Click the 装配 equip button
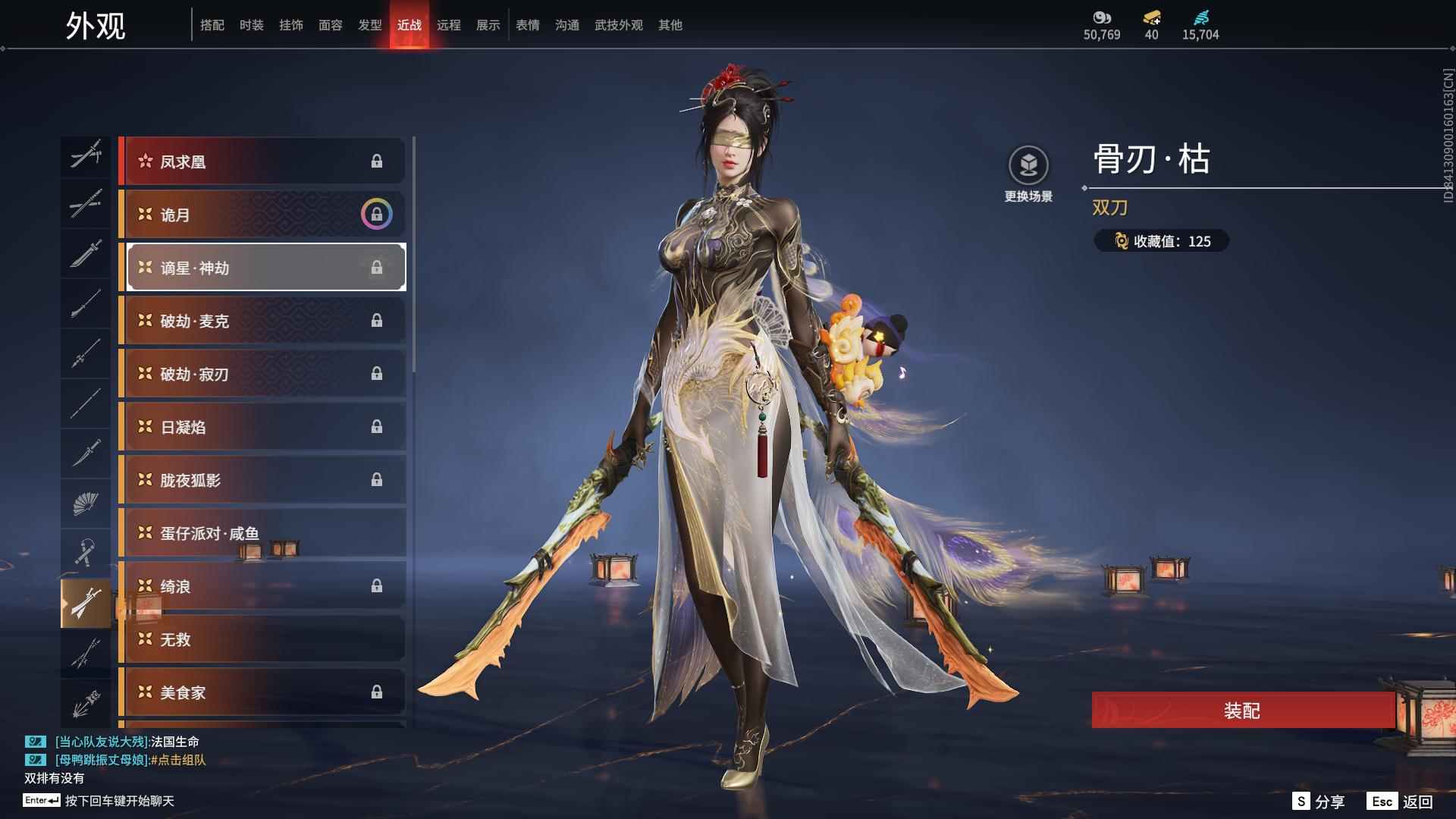 click(1241, 711)
